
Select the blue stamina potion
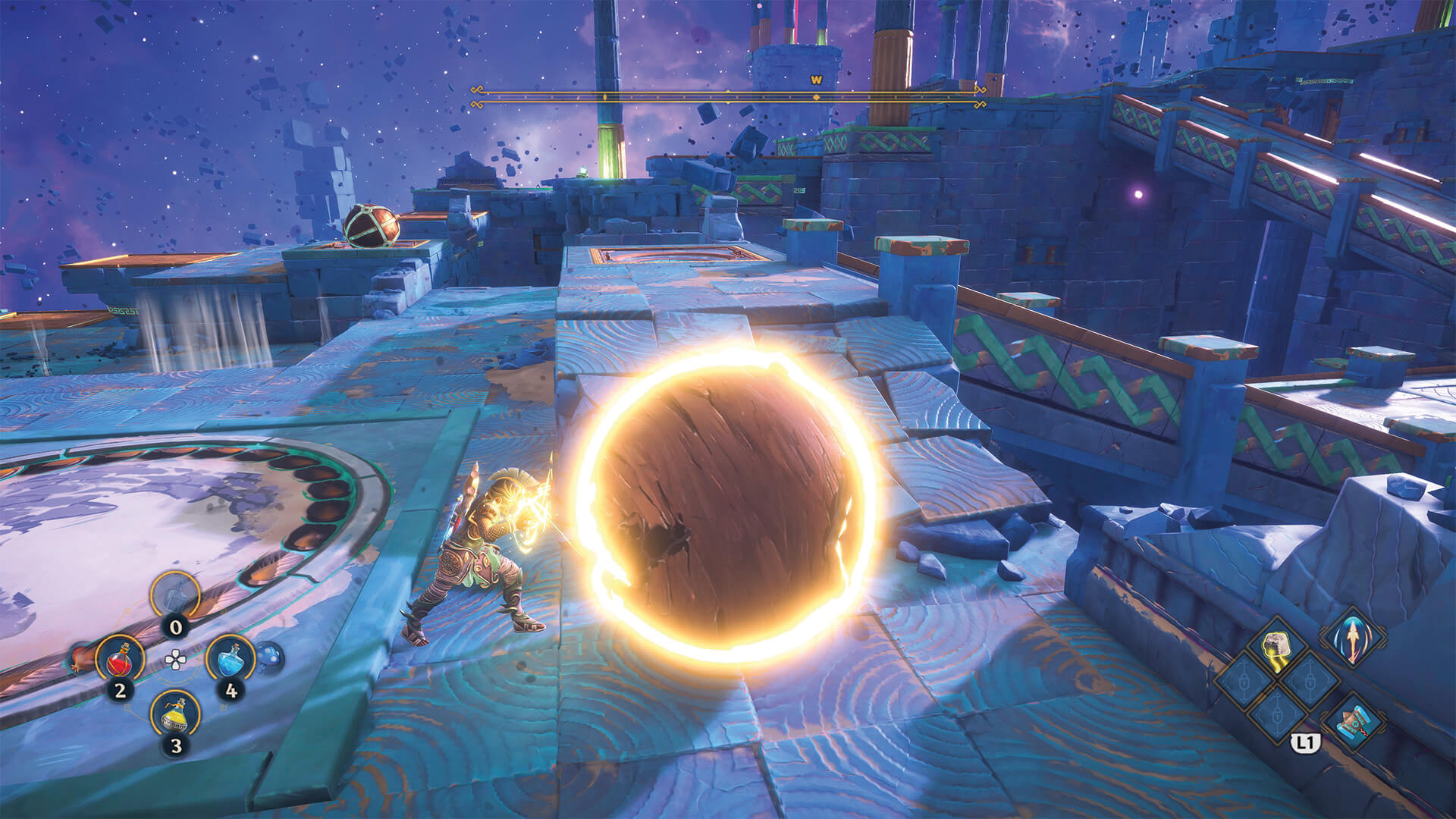231,660
